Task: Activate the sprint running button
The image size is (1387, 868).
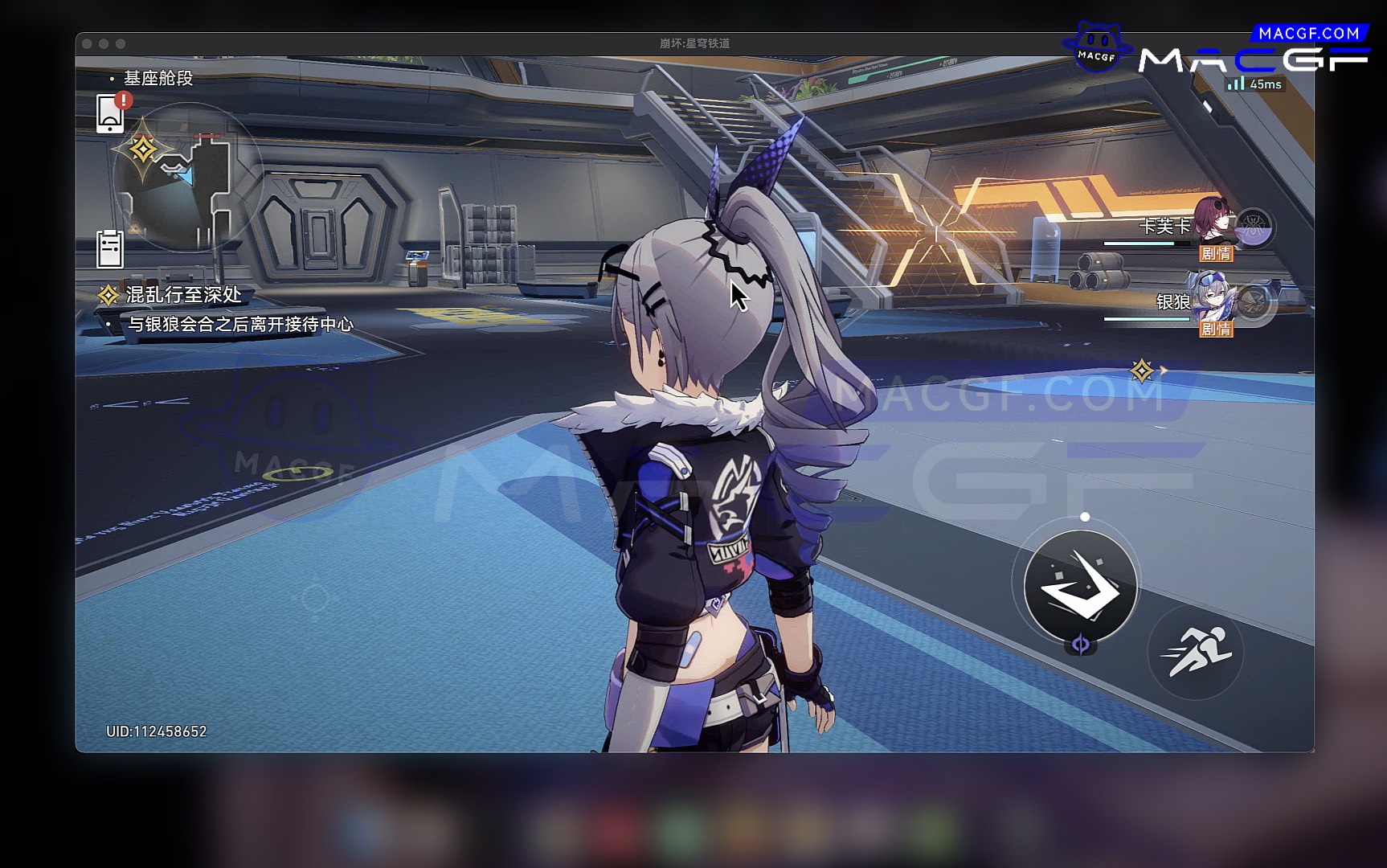Action: click(x=1195, y=652)
